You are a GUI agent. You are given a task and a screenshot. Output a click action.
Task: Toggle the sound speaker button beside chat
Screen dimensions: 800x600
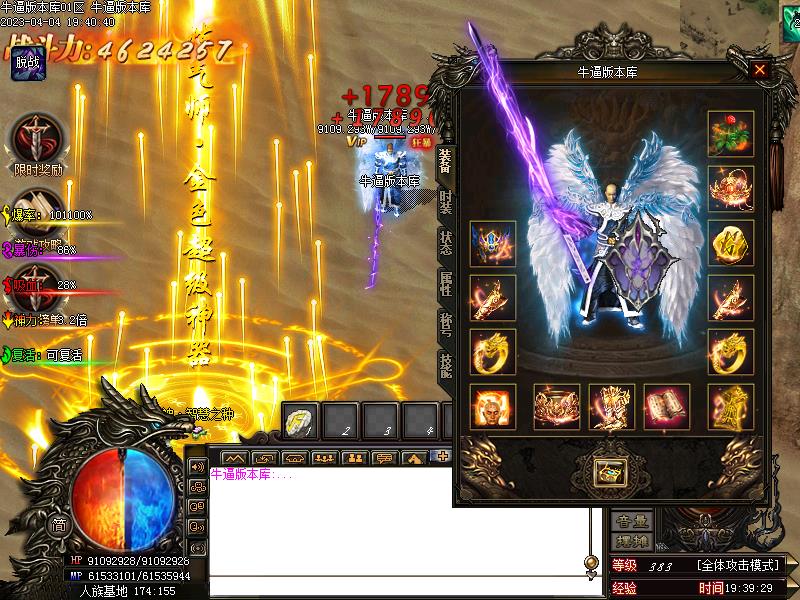[x=197, y=467]
